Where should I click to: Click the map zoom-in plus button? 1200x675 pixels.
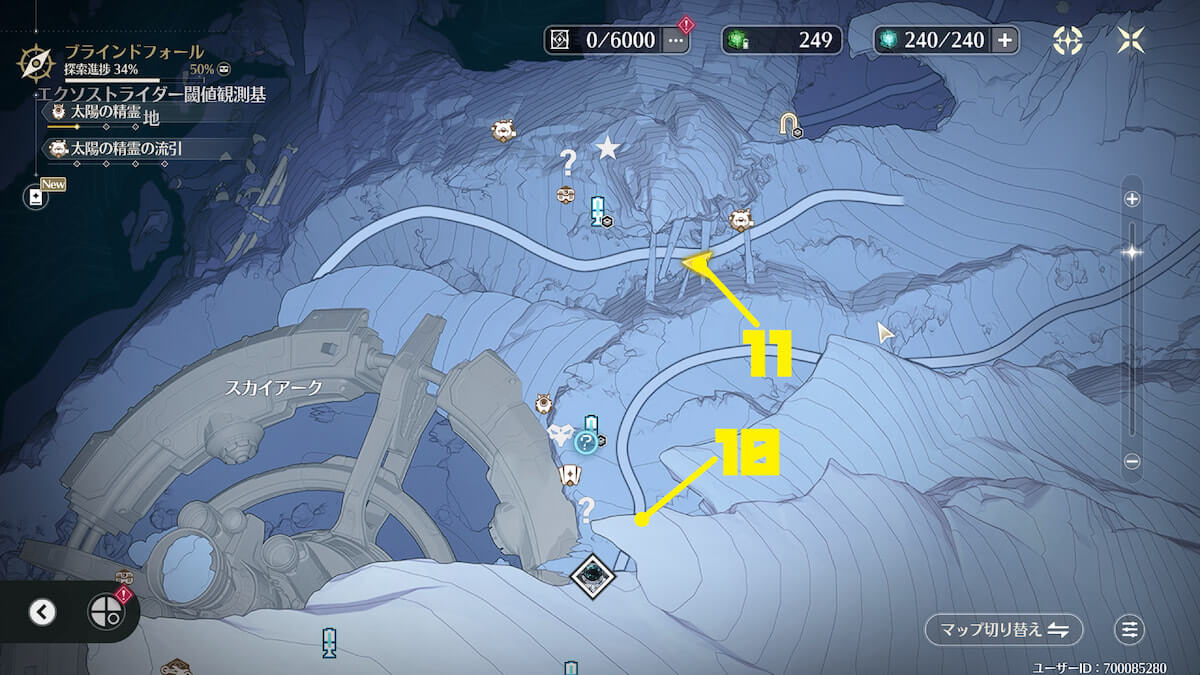1132,199
